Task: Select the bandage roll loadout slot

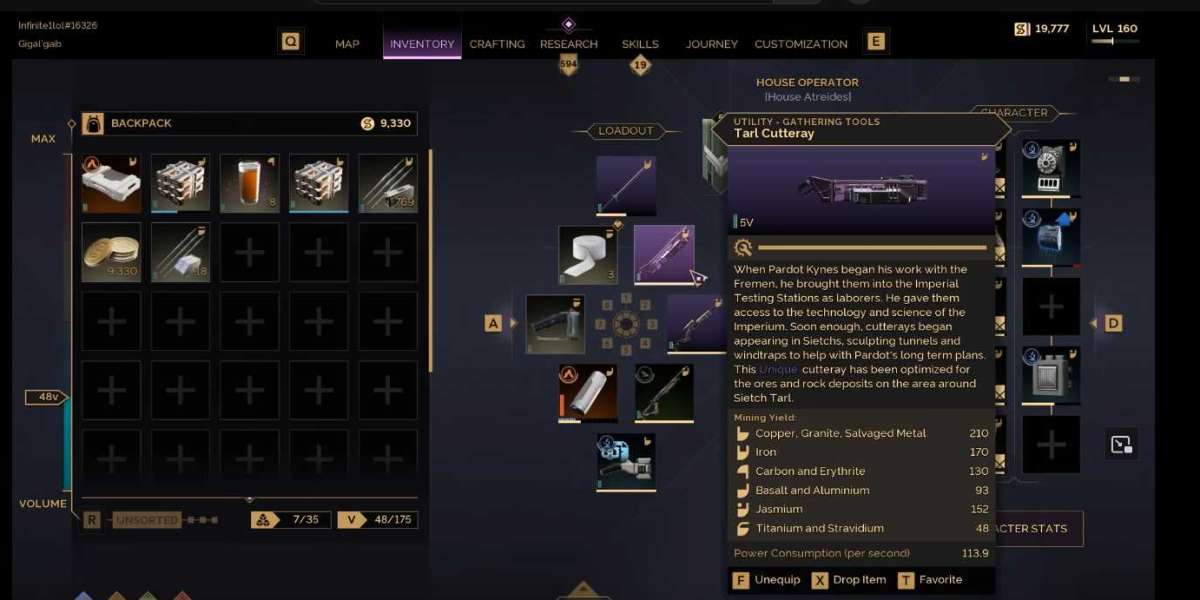Action: (x=588, y=254)
